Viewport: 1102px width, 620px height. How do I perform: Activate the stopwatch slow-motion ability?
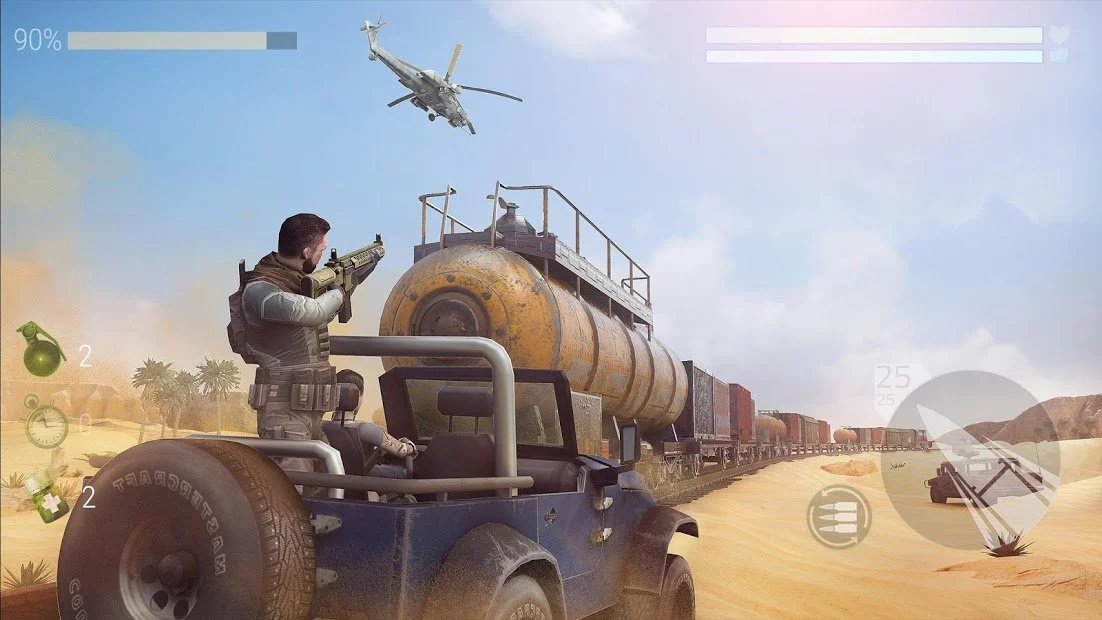click(46, 424)
